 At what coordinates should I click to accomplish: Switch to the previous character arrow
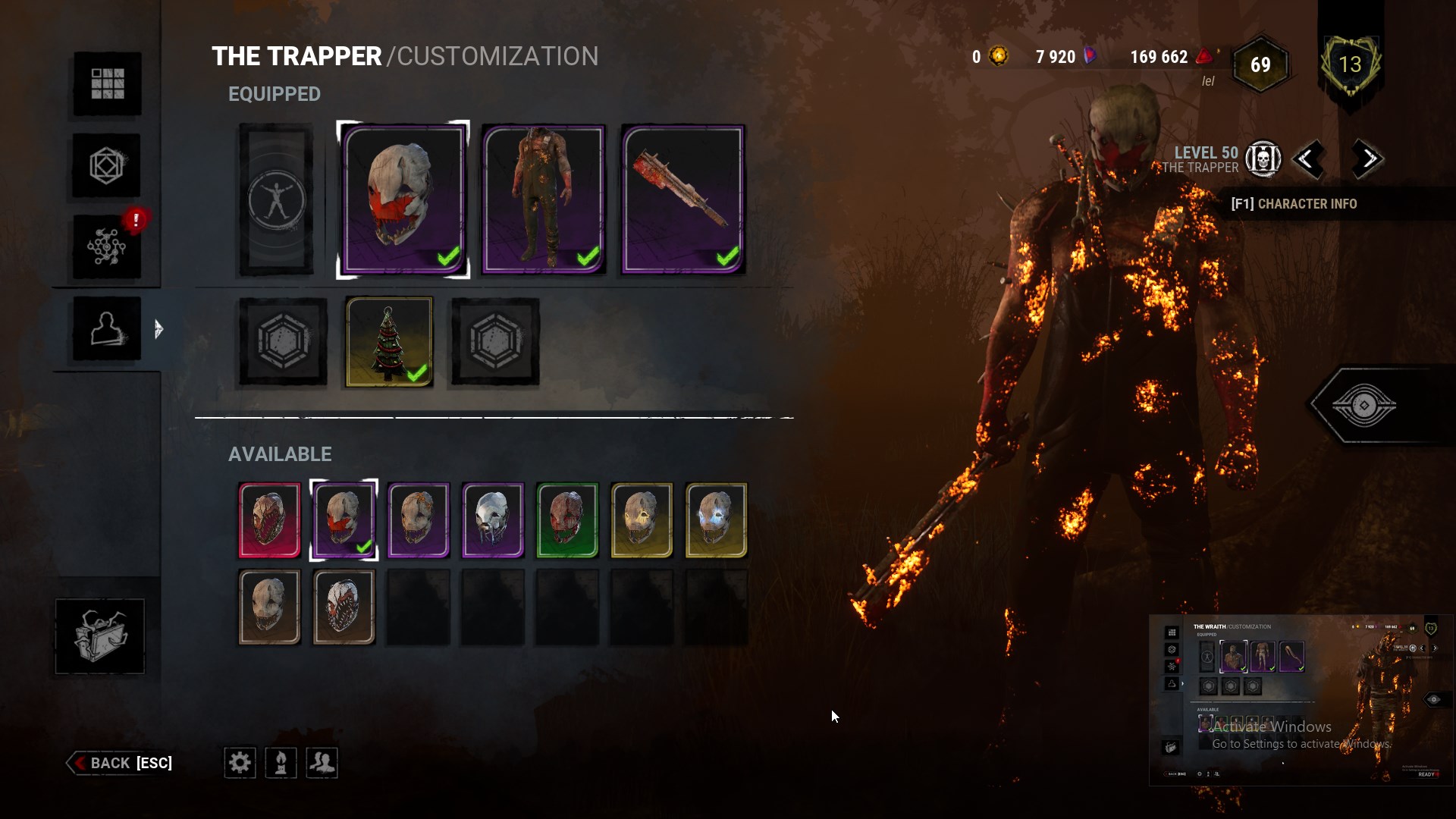pos(1307,159)
